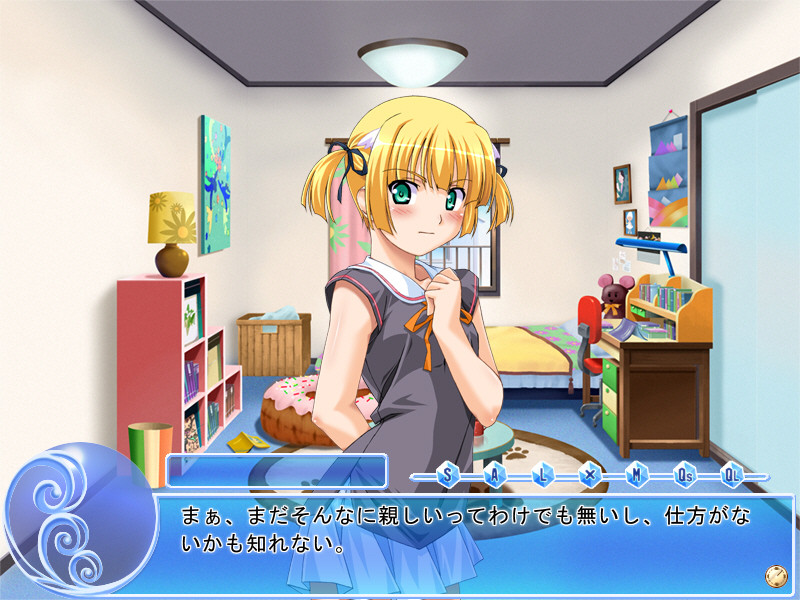This screenshot has height=600, width=800.
Task: Click the round gold clock icon
Action: [773, 575]
